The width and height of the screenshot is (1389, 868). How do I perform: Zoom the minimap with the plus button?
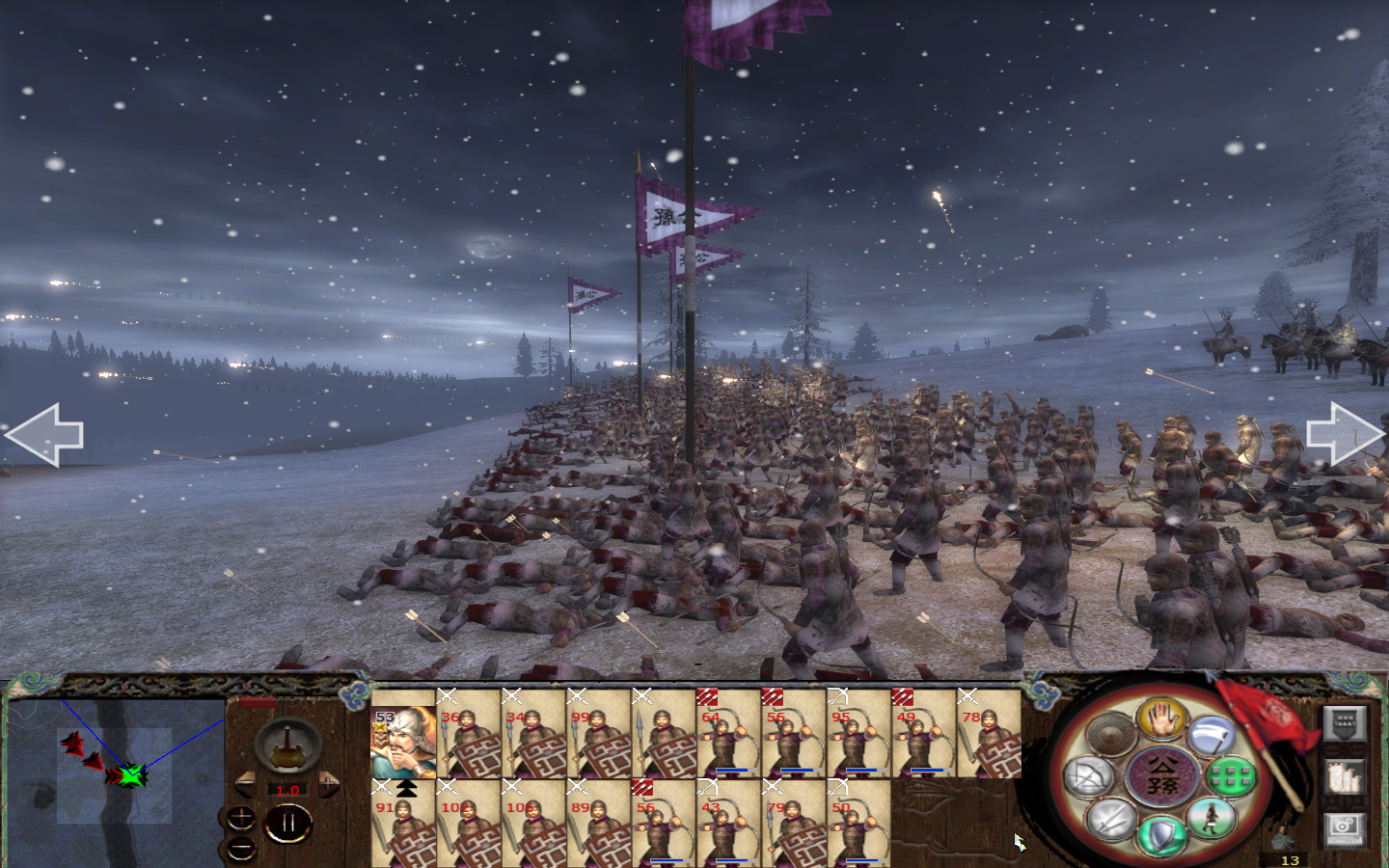coord(241,818)
